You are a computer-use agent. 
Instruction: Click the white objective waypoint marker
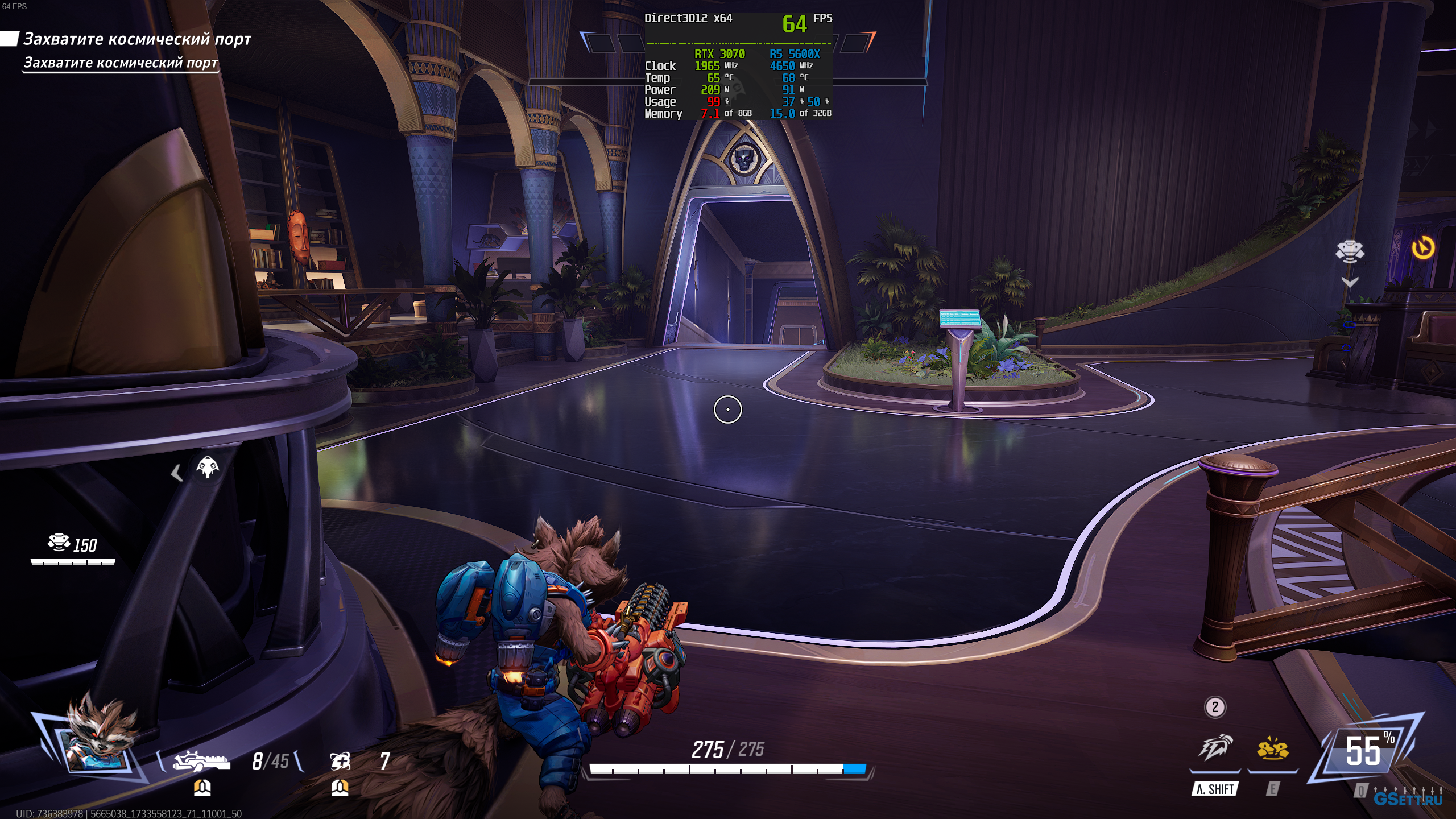[x=1350, y=251]
